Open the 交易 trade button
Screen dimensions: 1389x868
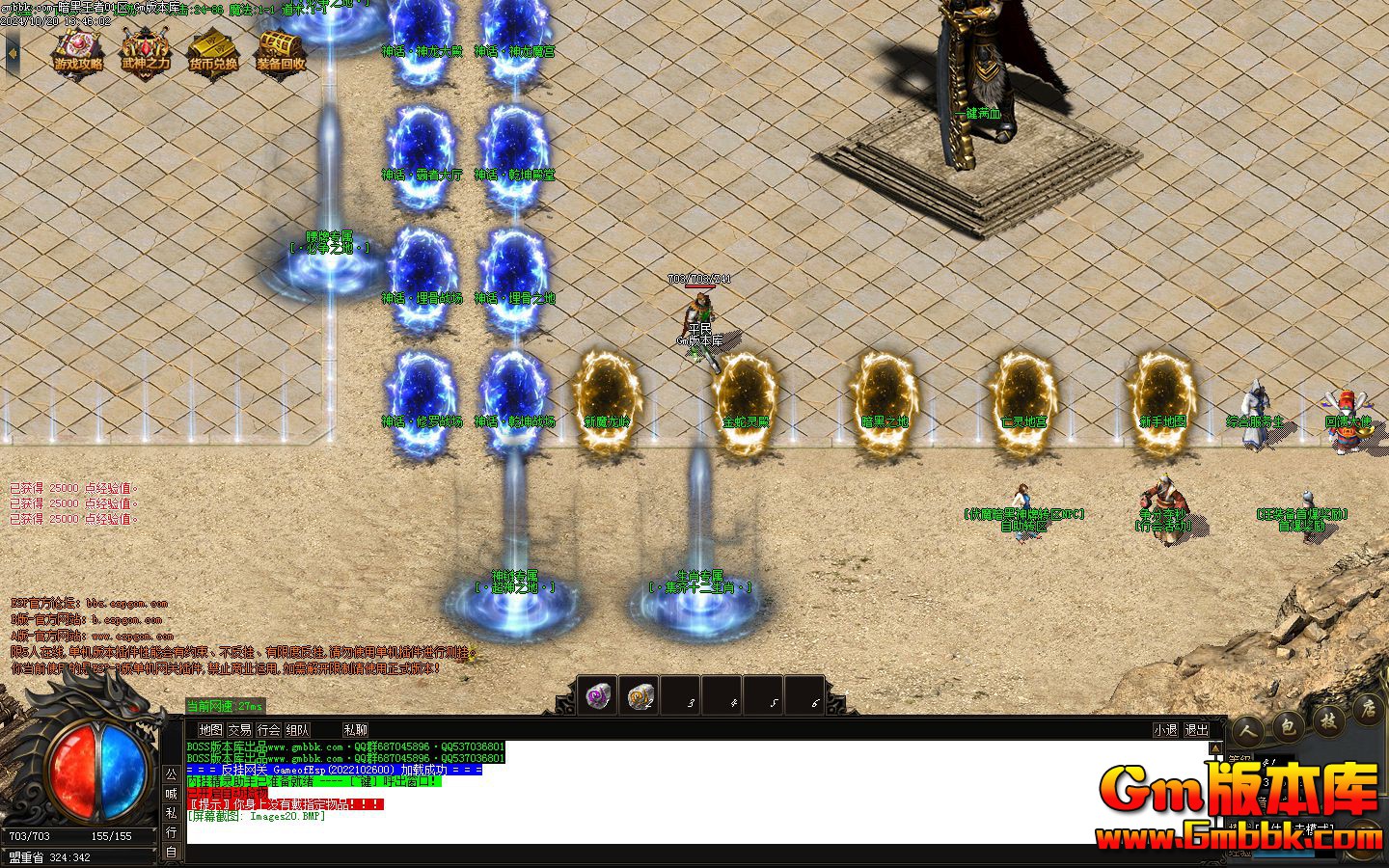(x=239, y=730)
